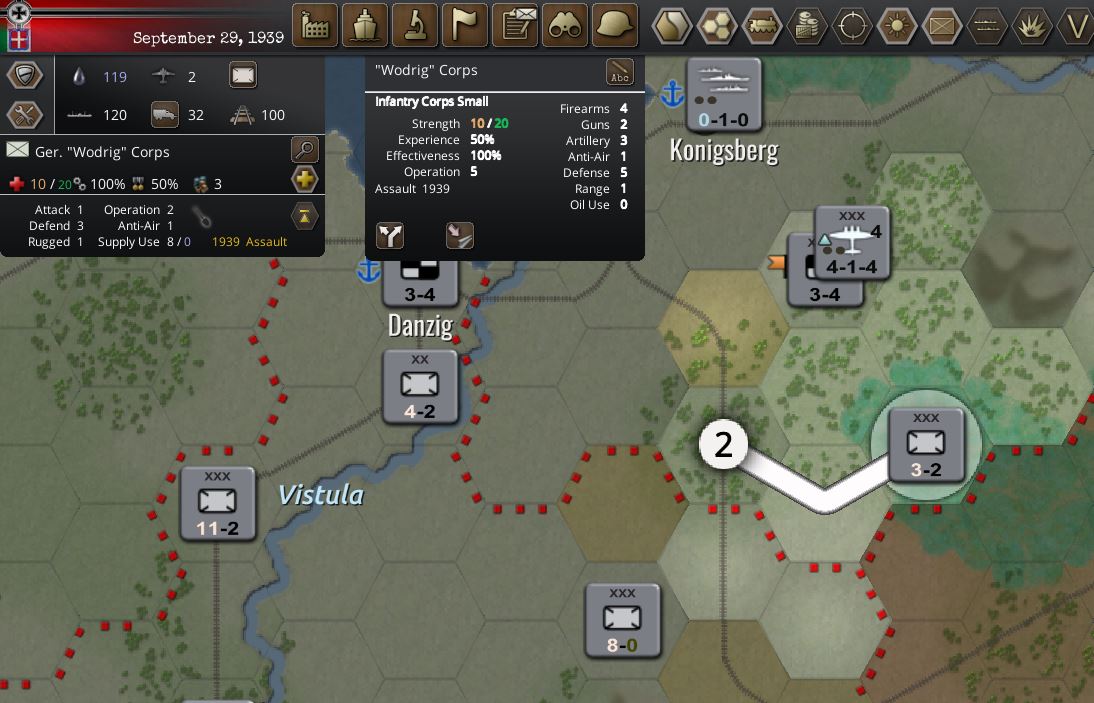Toggle the single-hexagon terrain overlay
This screenshot has width=1094, height=703.
coord(673,26)
